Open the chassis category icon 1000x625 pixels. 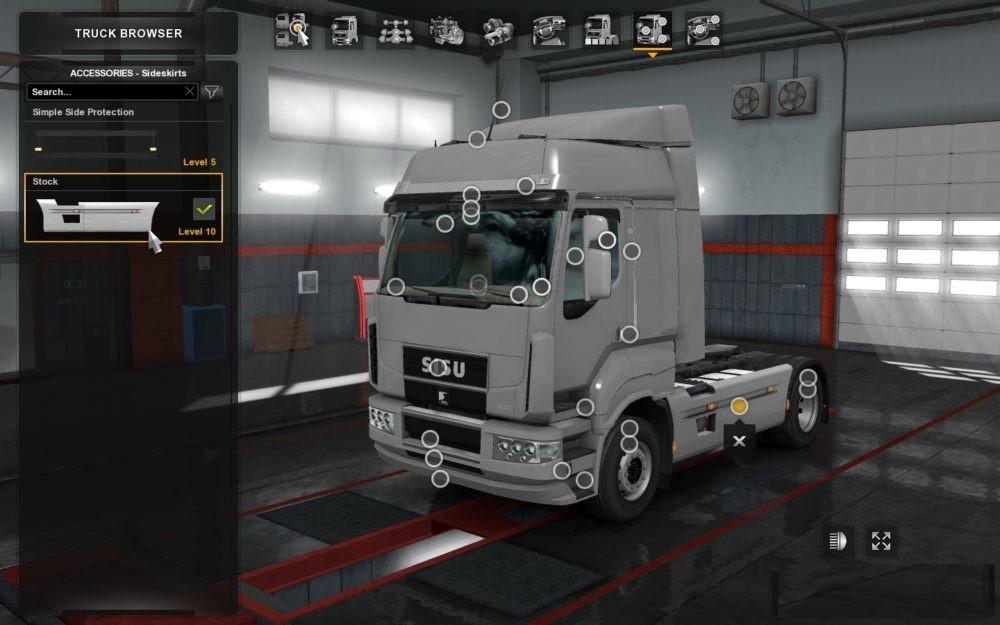(396, 30)
